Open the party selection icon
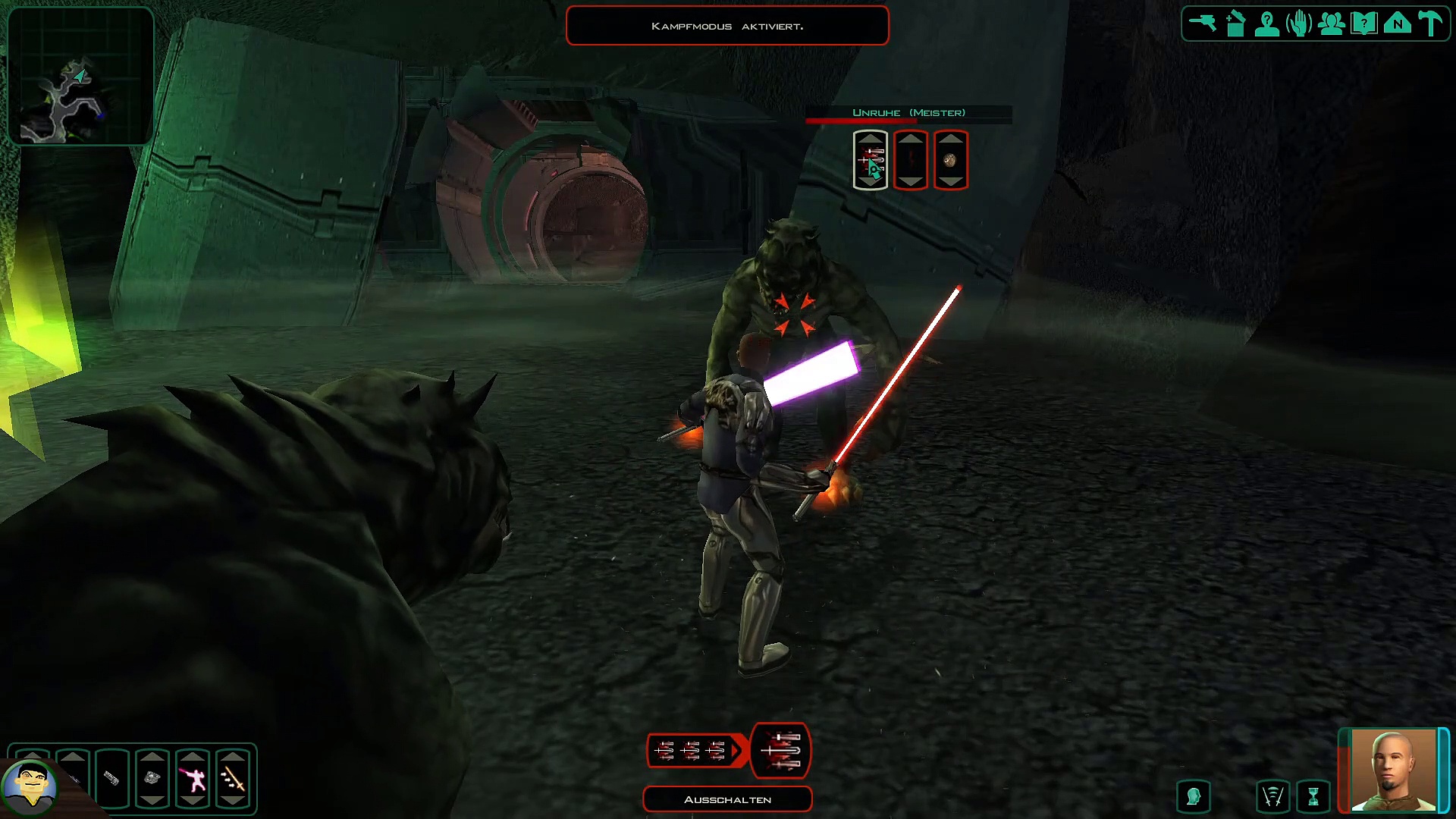The image size is (1456, 819). [1332, 24]
